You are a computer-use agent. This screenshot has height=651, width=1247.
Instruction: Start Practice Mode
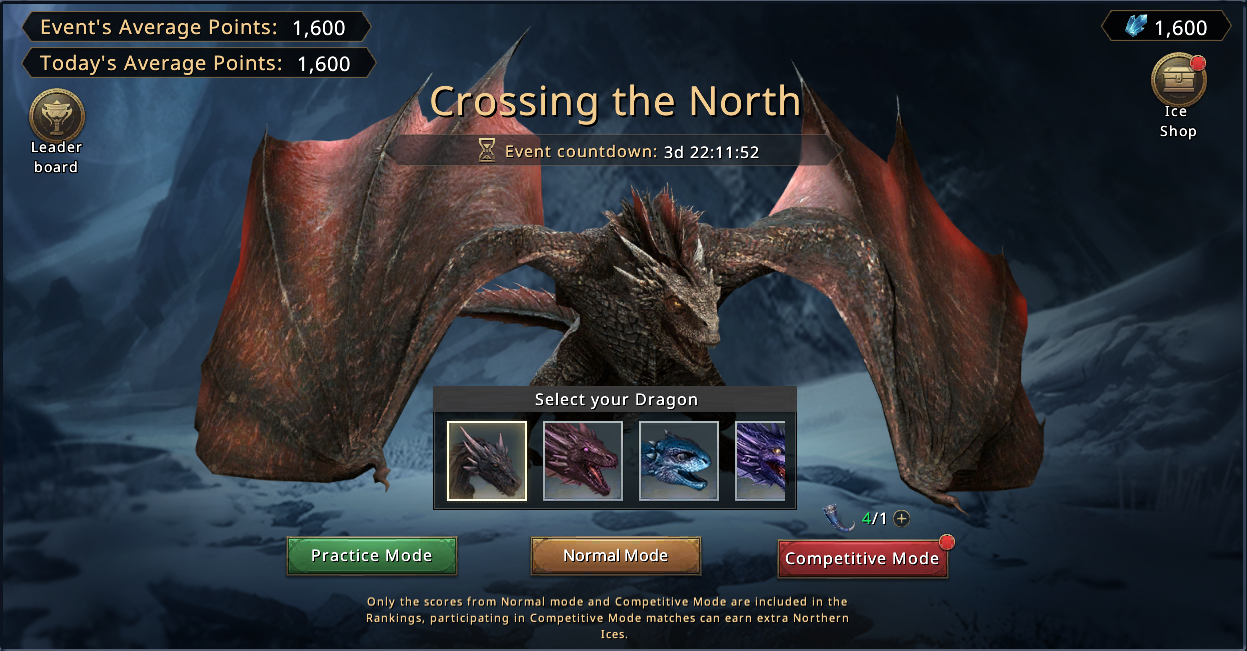point(371,556)
